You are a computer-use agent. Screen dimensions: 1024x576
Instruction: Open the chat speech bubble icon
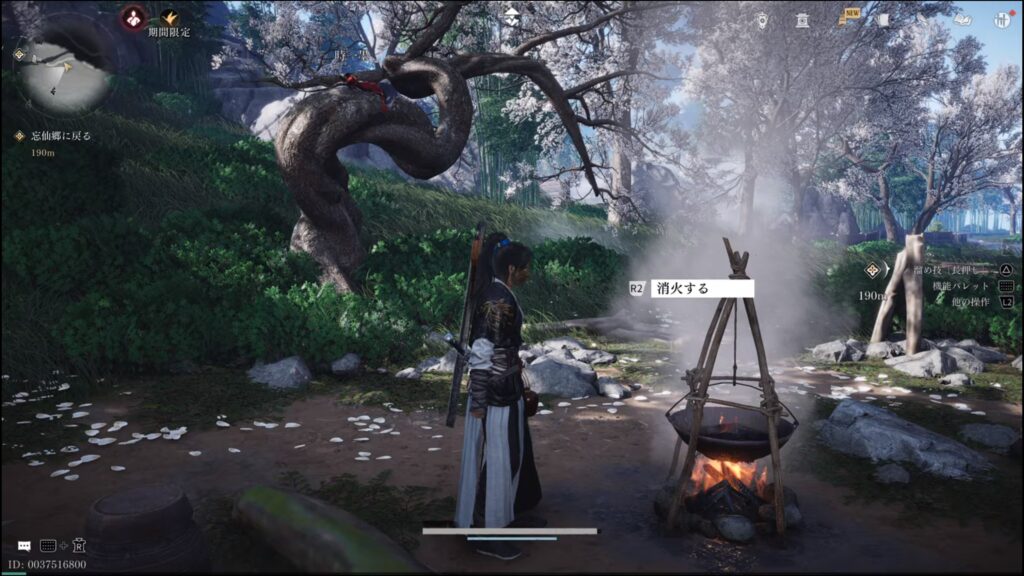pyautogui.click(x=23, y=546)
